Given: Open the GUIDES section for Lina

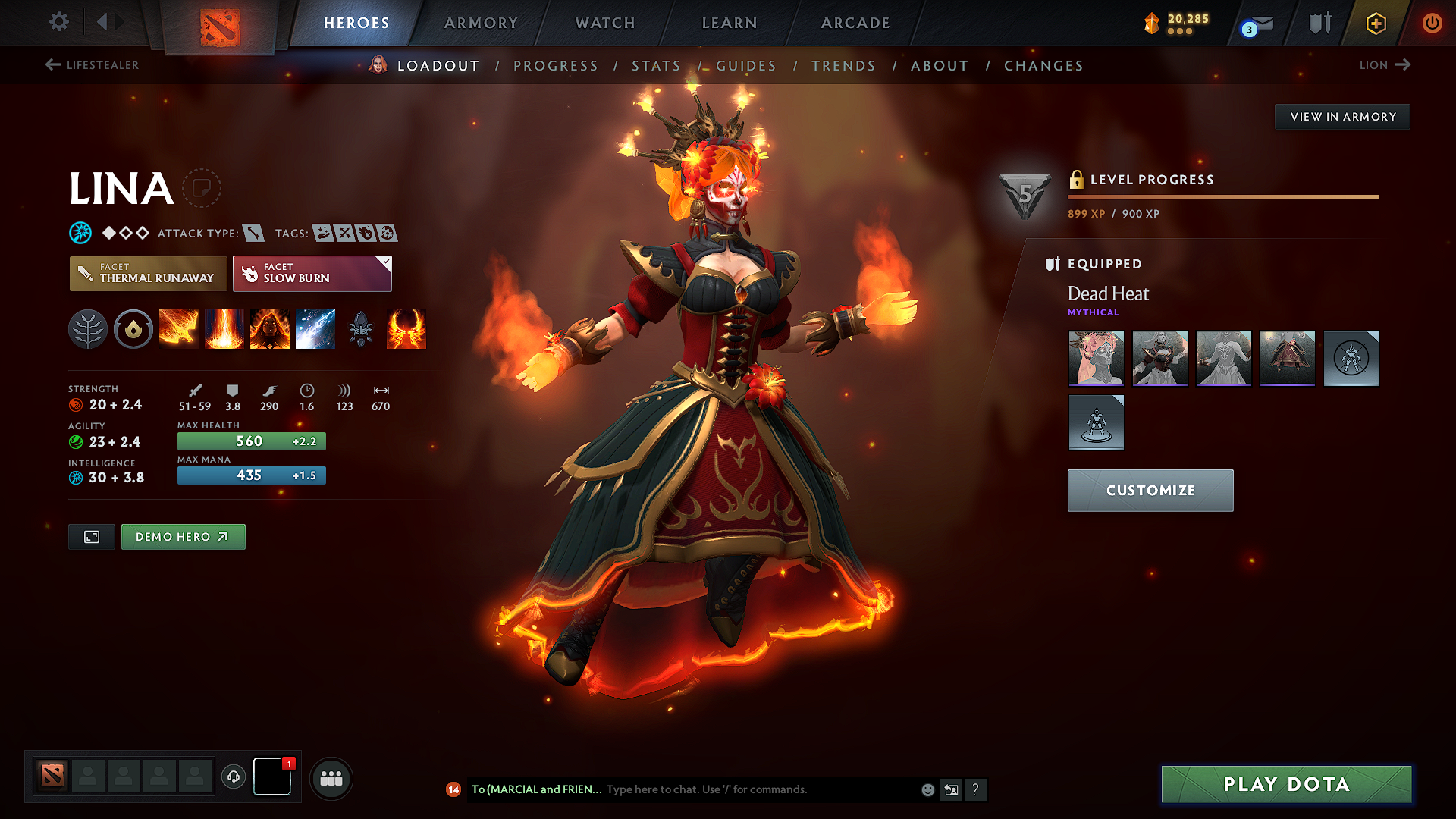Looking at the screenshot, I should coord(746,66).
